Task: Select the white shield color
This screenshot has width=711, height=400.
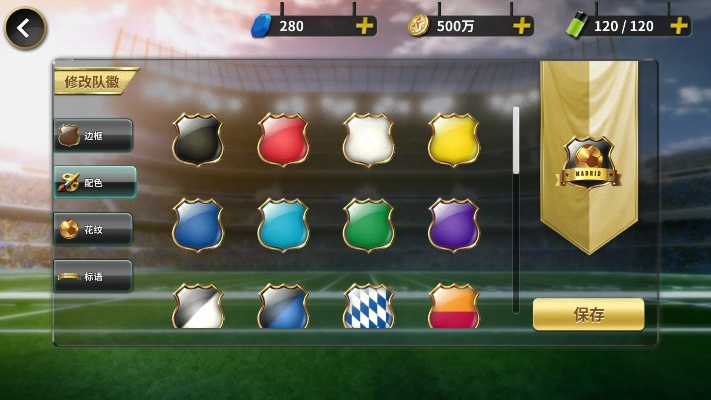Action: pyautogui.click(x=368, y=139)
